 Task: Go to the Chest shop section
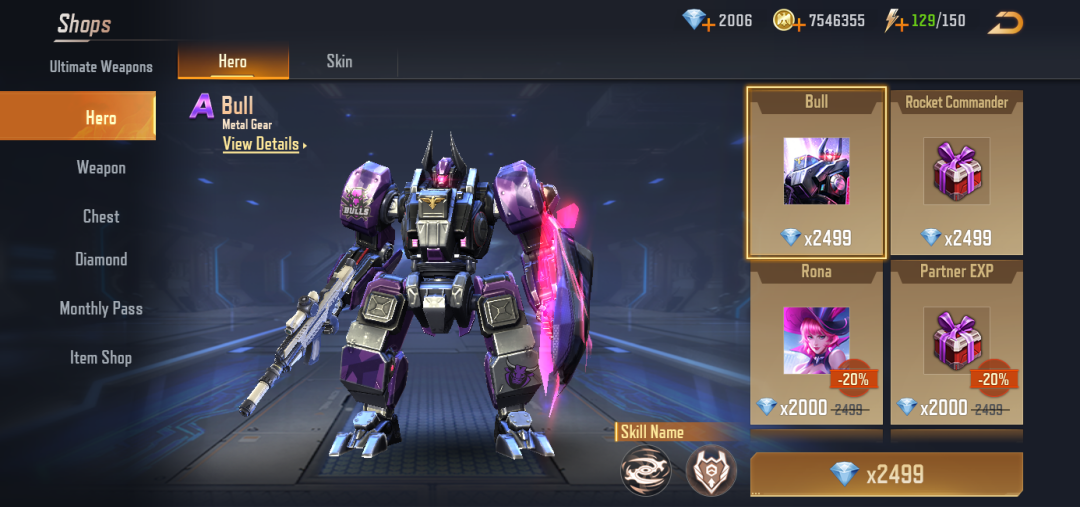click(101, 216)
